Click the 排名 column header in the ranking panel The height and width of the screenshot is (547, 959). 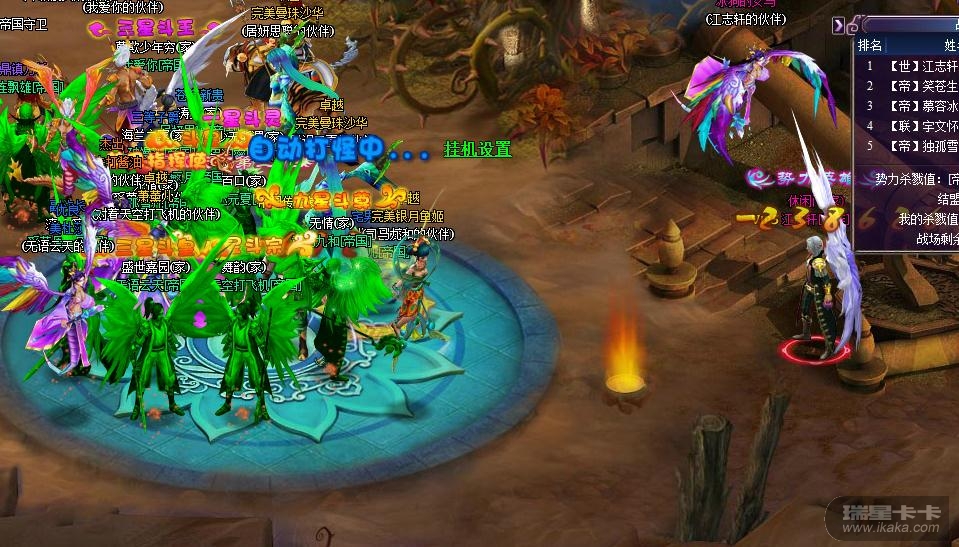pos(870,45)
